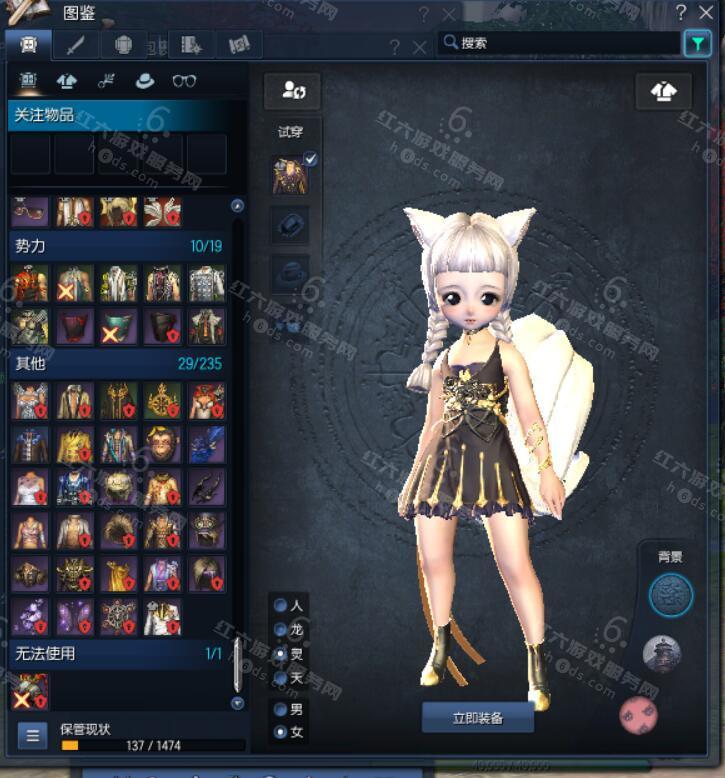Switch gender to 男
Viewport: 725px width, 778px height.
coord(281,709)
